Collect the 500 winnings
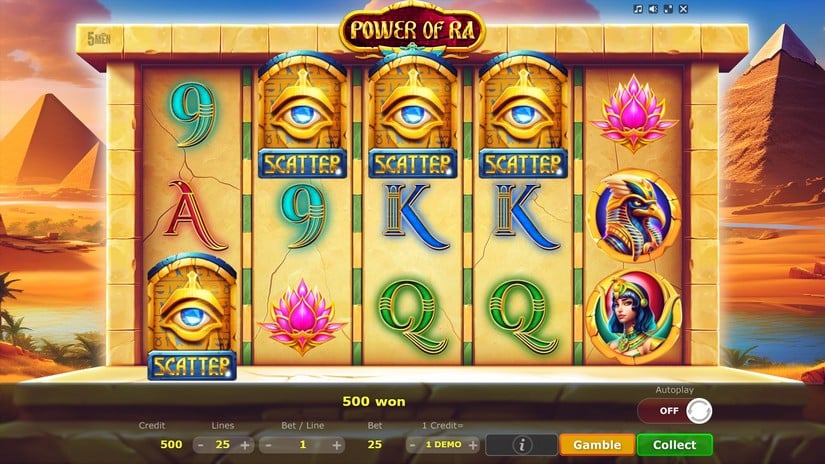This screenshot has width=825, height=464. pyautogui.click(x=675, y=445)
